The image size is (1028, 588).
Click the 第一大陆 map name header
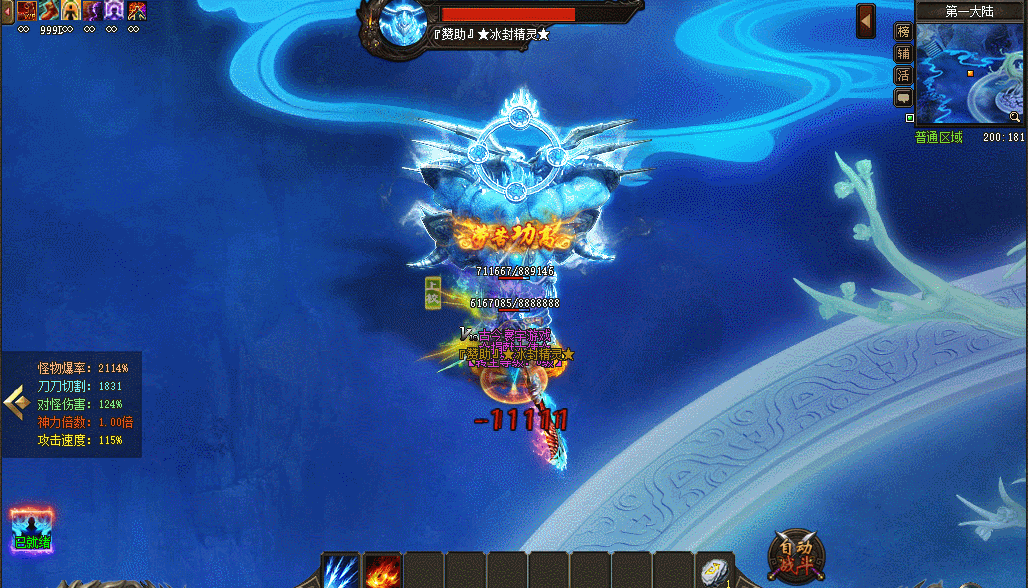click(969, 11)
